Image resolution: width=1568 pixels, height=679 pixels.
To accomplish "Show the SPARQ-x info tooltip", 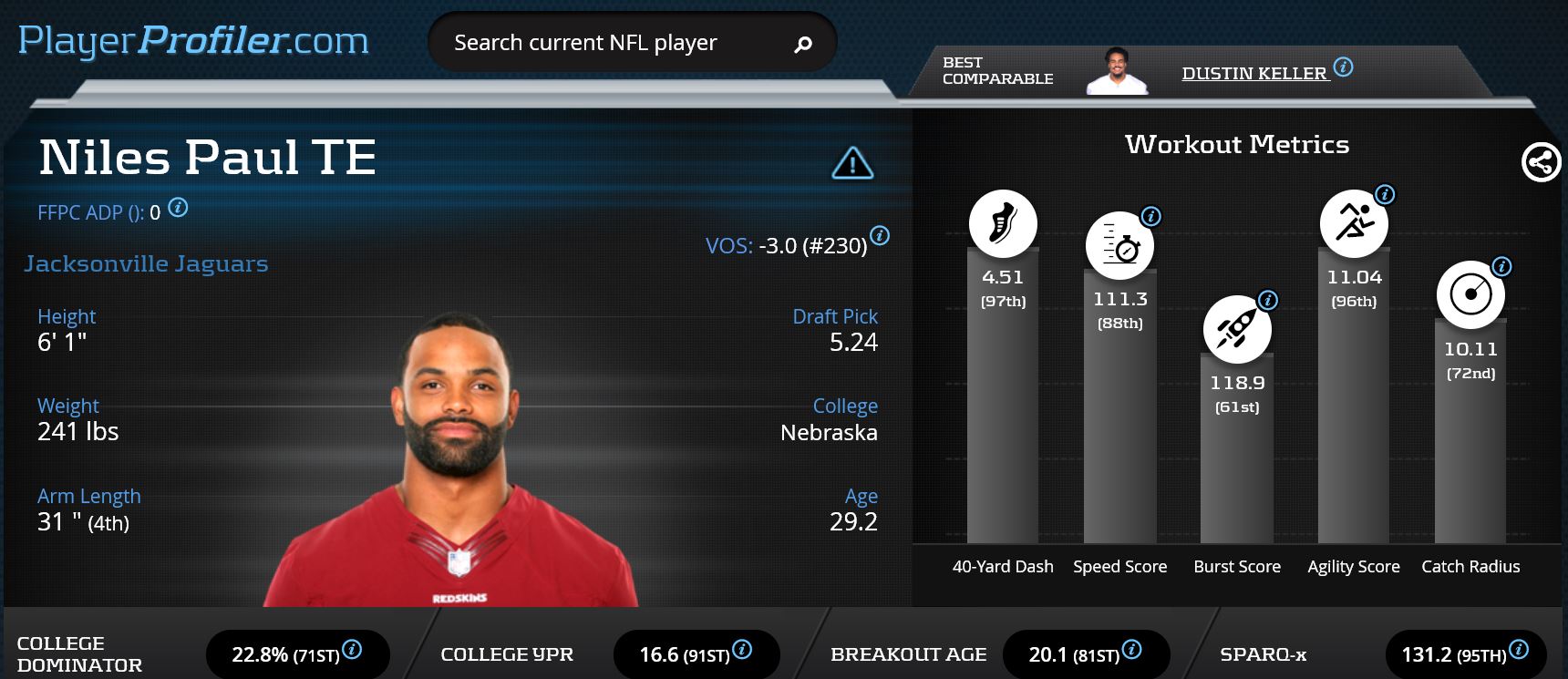I will [x=1519, y=649].
